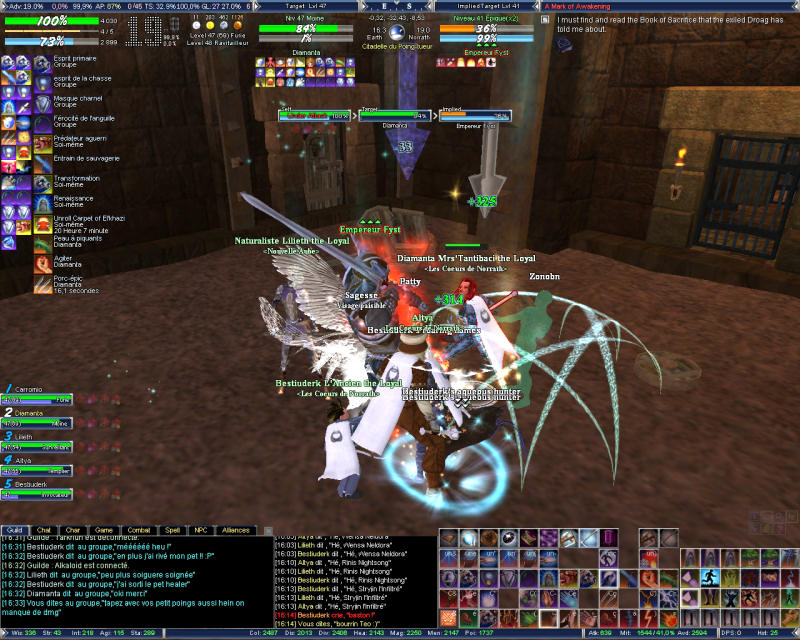Open the Game chat tab
Viewport: 800px width, 640px height.
104,530
